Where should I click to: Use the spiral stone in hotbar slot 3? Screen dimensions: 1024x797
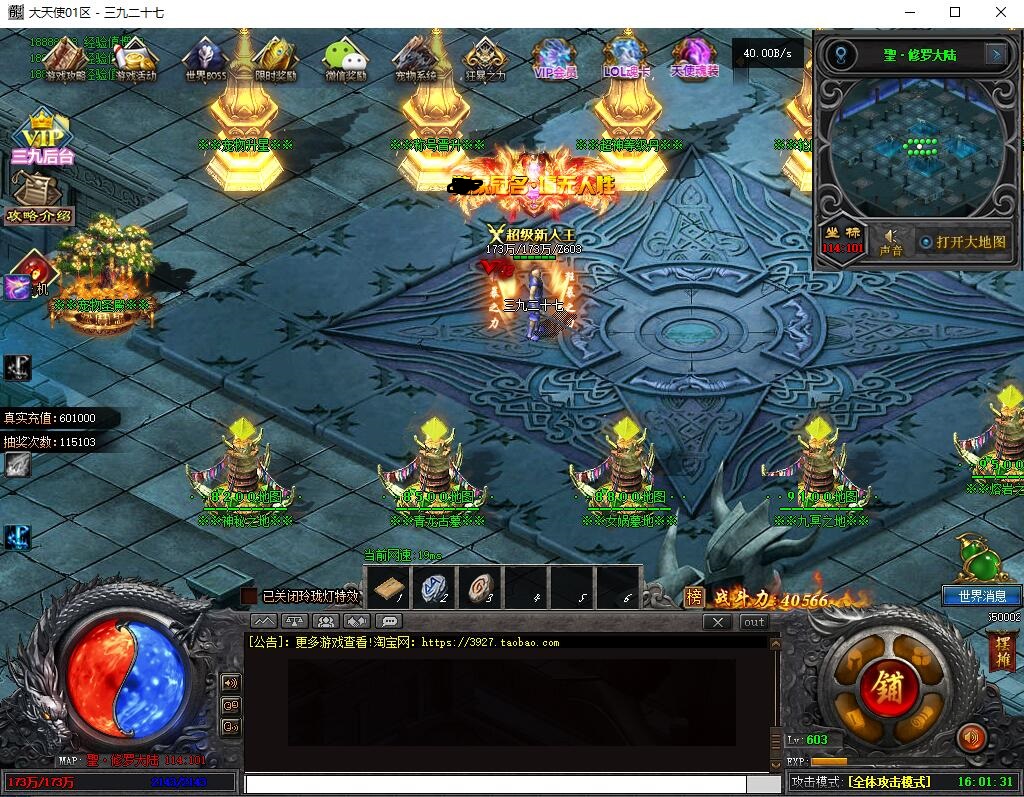click(x=481, y=589)
